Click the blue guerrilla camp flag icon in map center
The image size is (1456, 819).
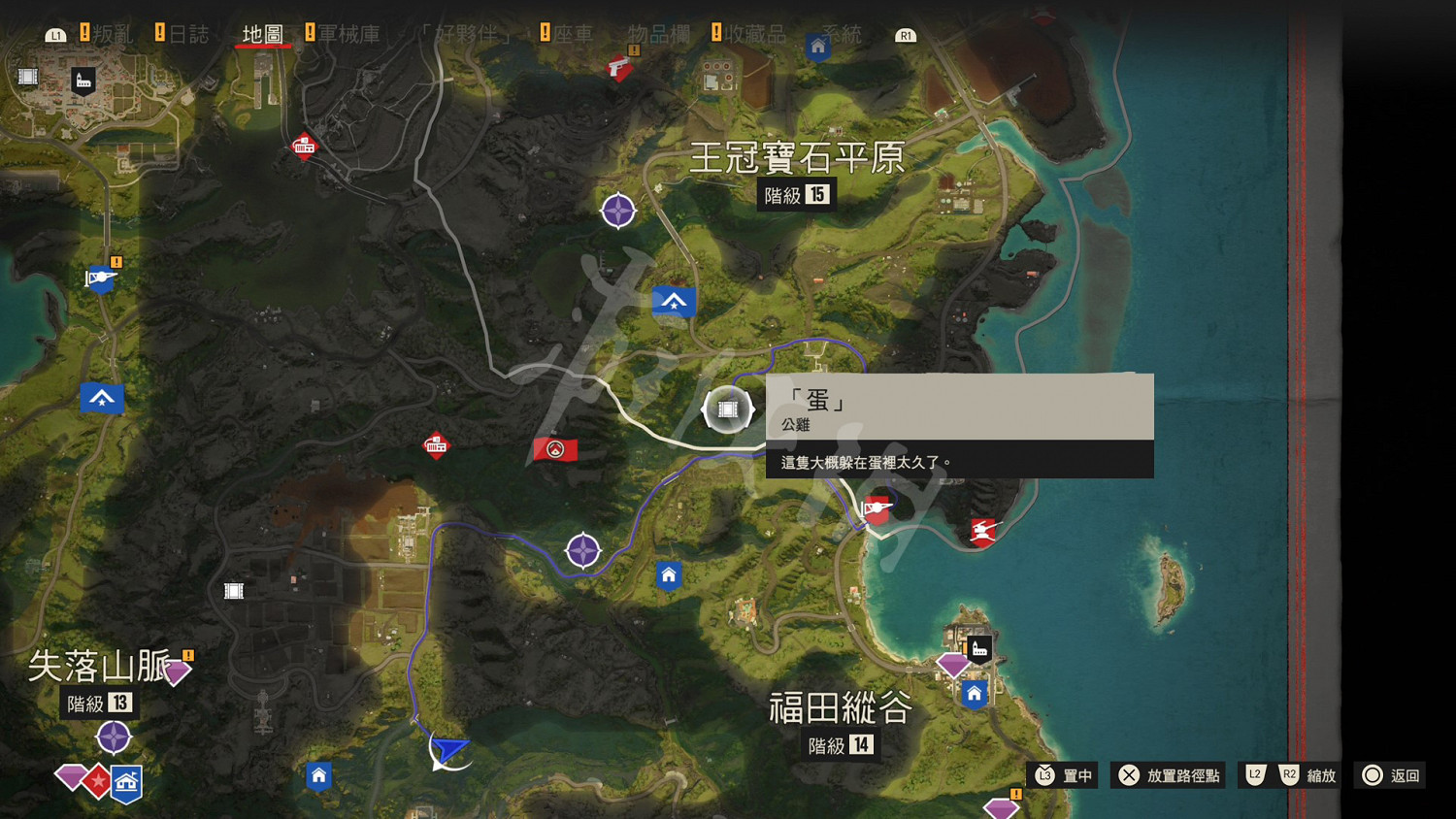point(674,301)
